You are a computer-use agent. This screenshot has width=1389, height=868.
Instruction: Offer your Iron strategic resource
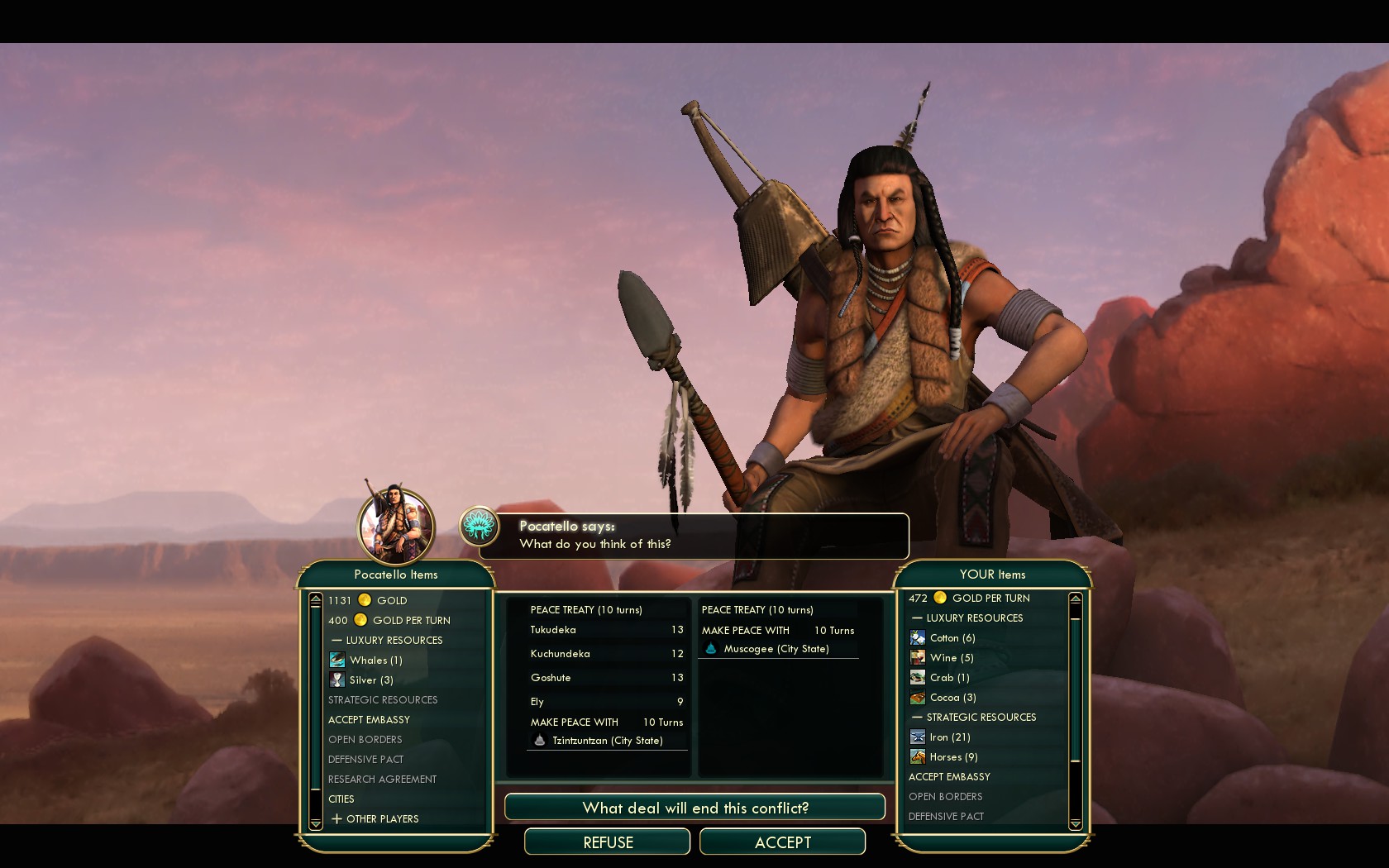949,737
